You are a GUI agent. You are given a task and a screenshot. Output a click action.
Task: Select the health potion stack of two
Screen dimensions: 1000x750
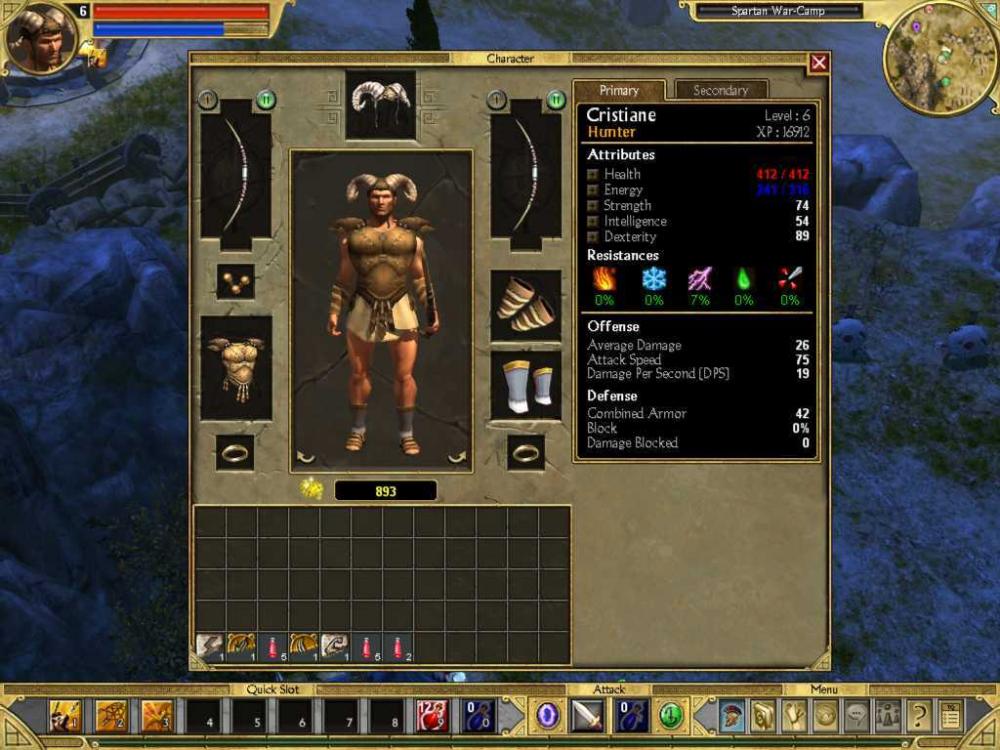(x=398, y=648)
